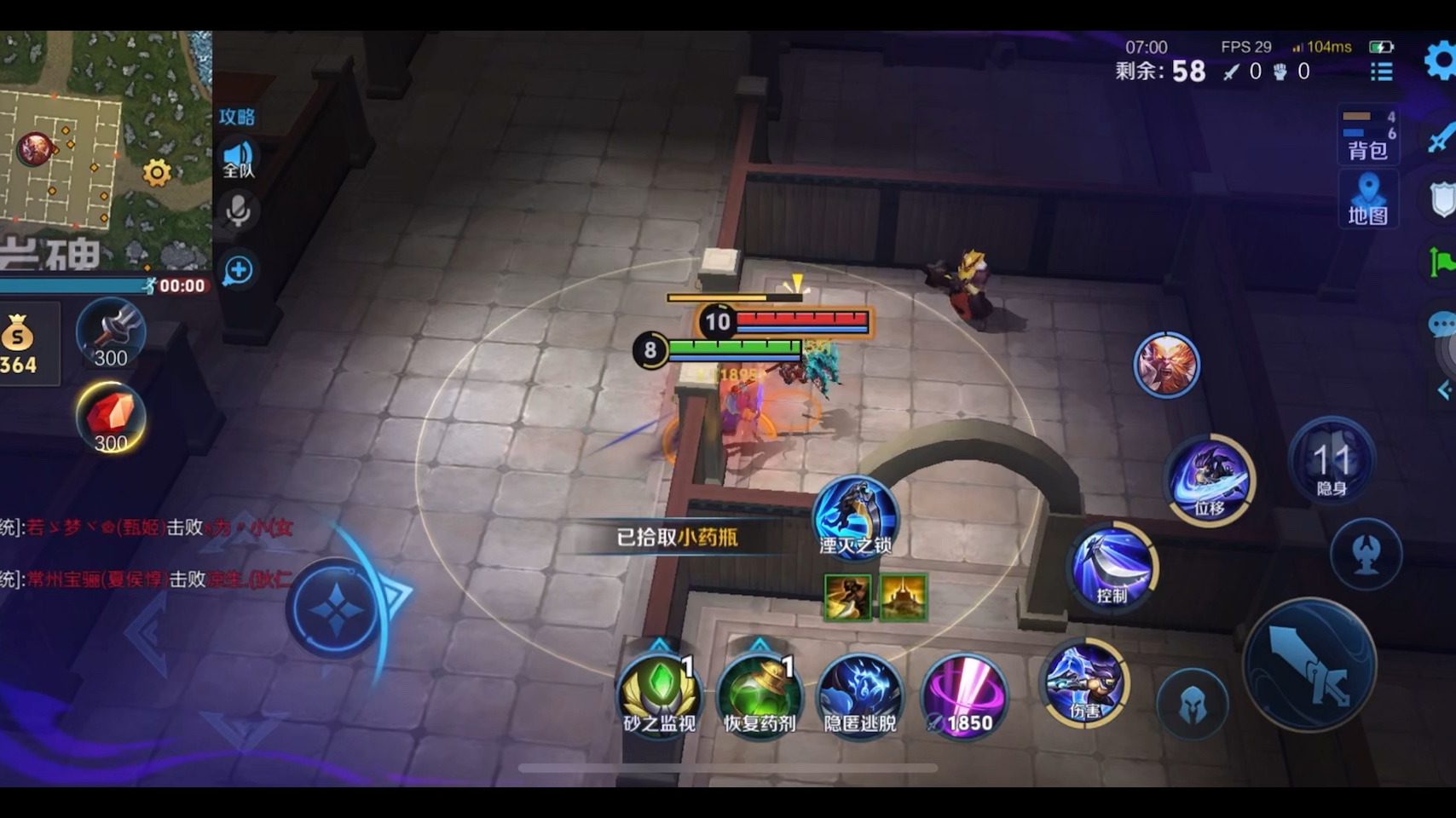The height and width of the screenshot is (818, 1456).
Task: Activate the purple 1850 item skill
Action: pyautogui.click(x=964, y=694)
